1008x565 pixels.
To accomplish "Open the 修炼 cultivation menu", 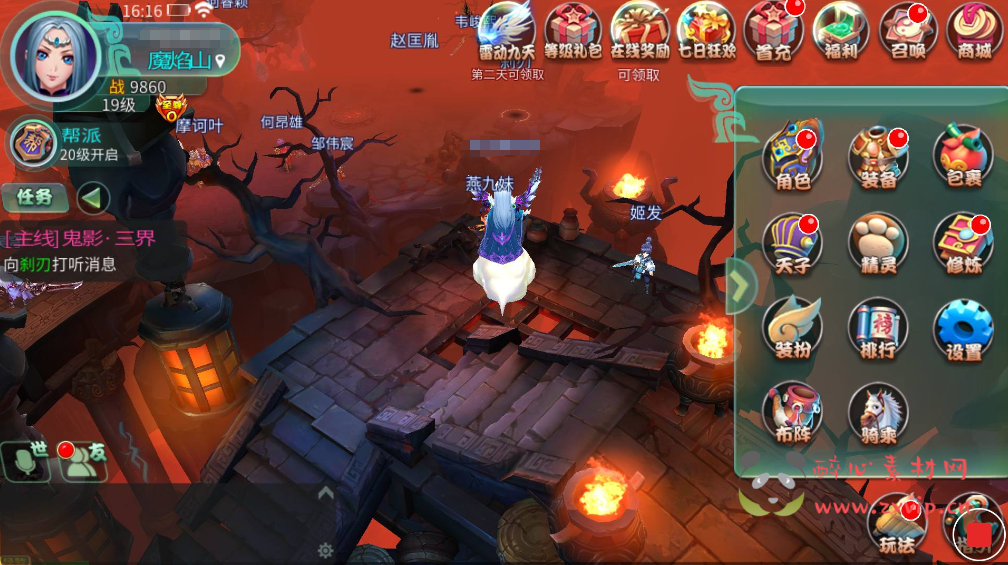I will click(x=962, y=243).
